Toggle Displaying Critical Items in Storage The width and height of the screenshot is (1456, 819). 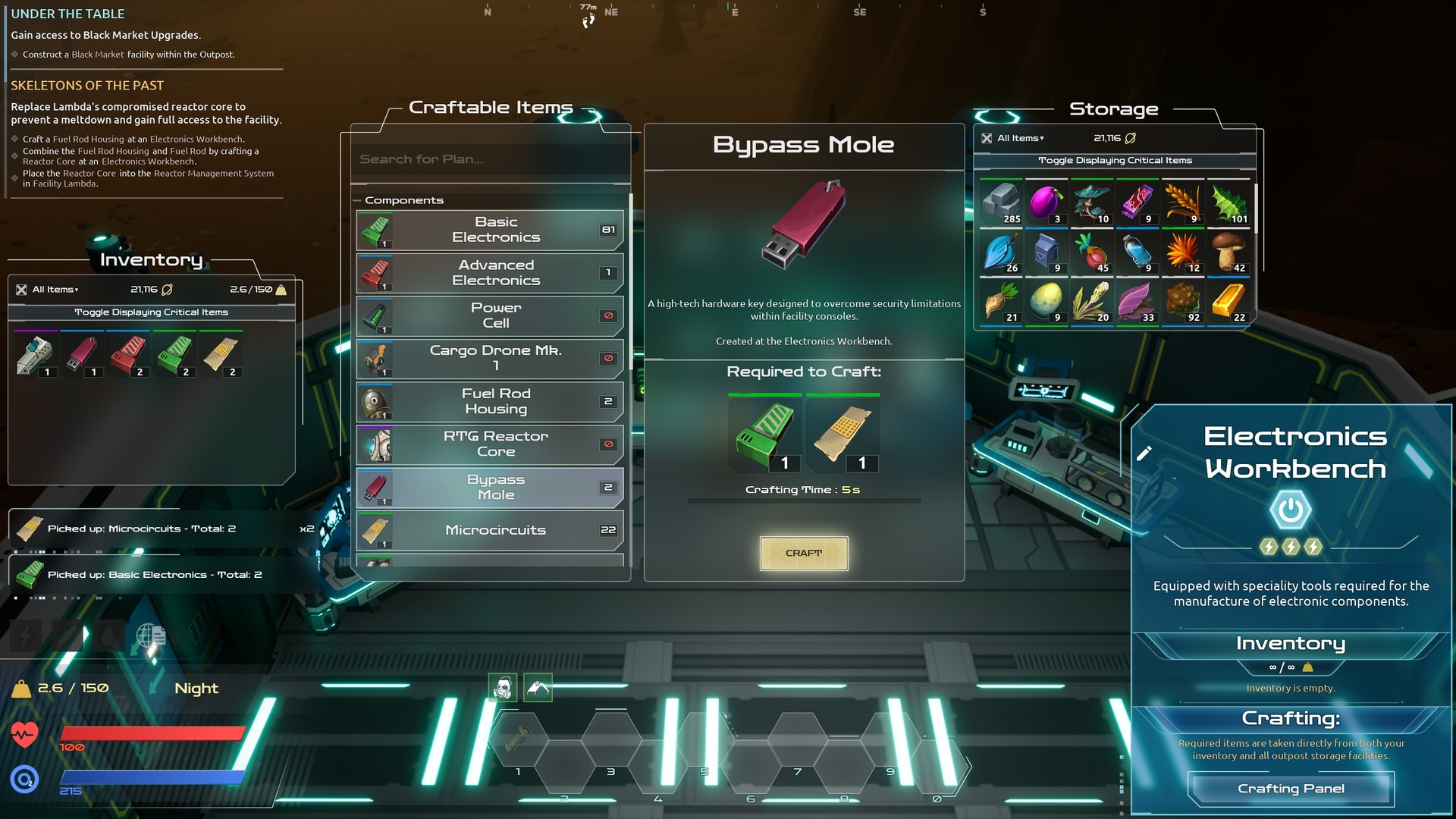1115,161
